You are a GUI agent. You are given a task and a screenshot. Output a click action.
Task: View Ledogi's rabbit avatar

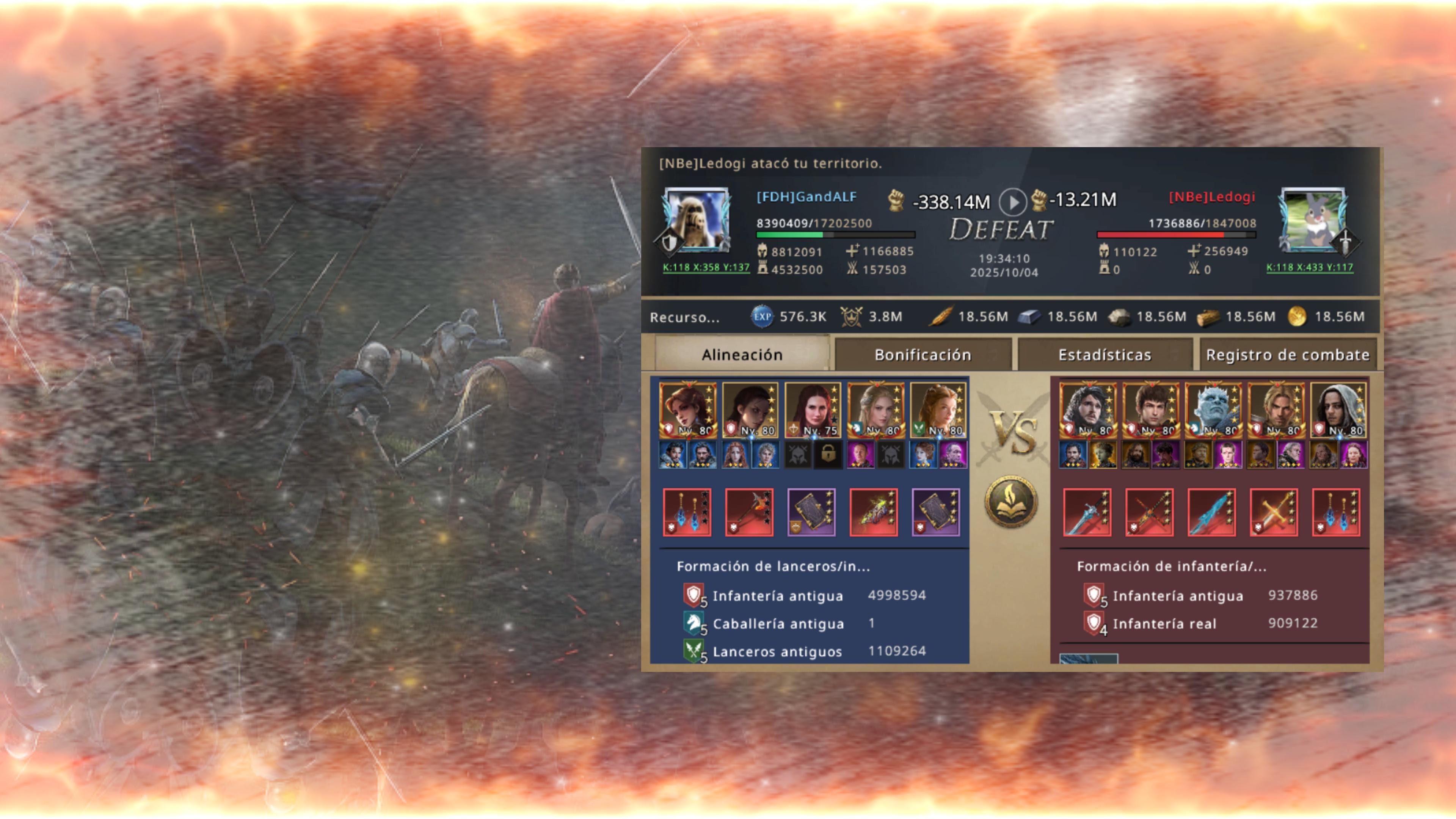[x=1313, y=220]
